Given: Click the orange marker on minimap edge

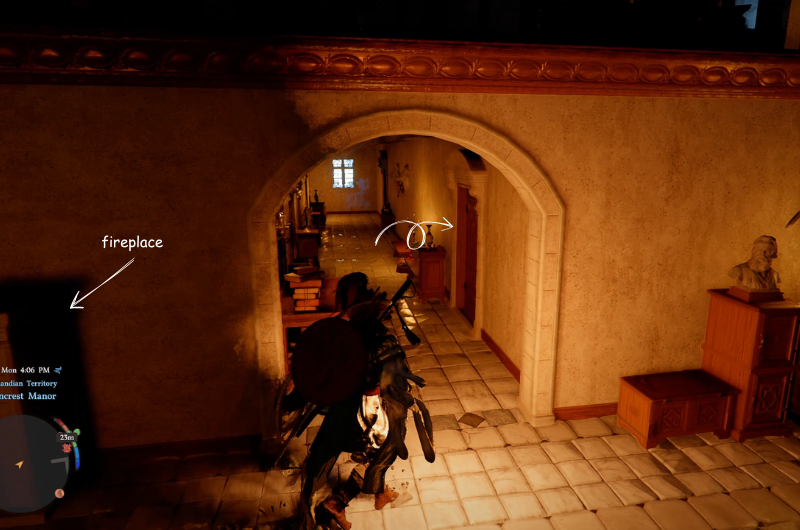Looking at the screenshot, I should coord(59,493).
